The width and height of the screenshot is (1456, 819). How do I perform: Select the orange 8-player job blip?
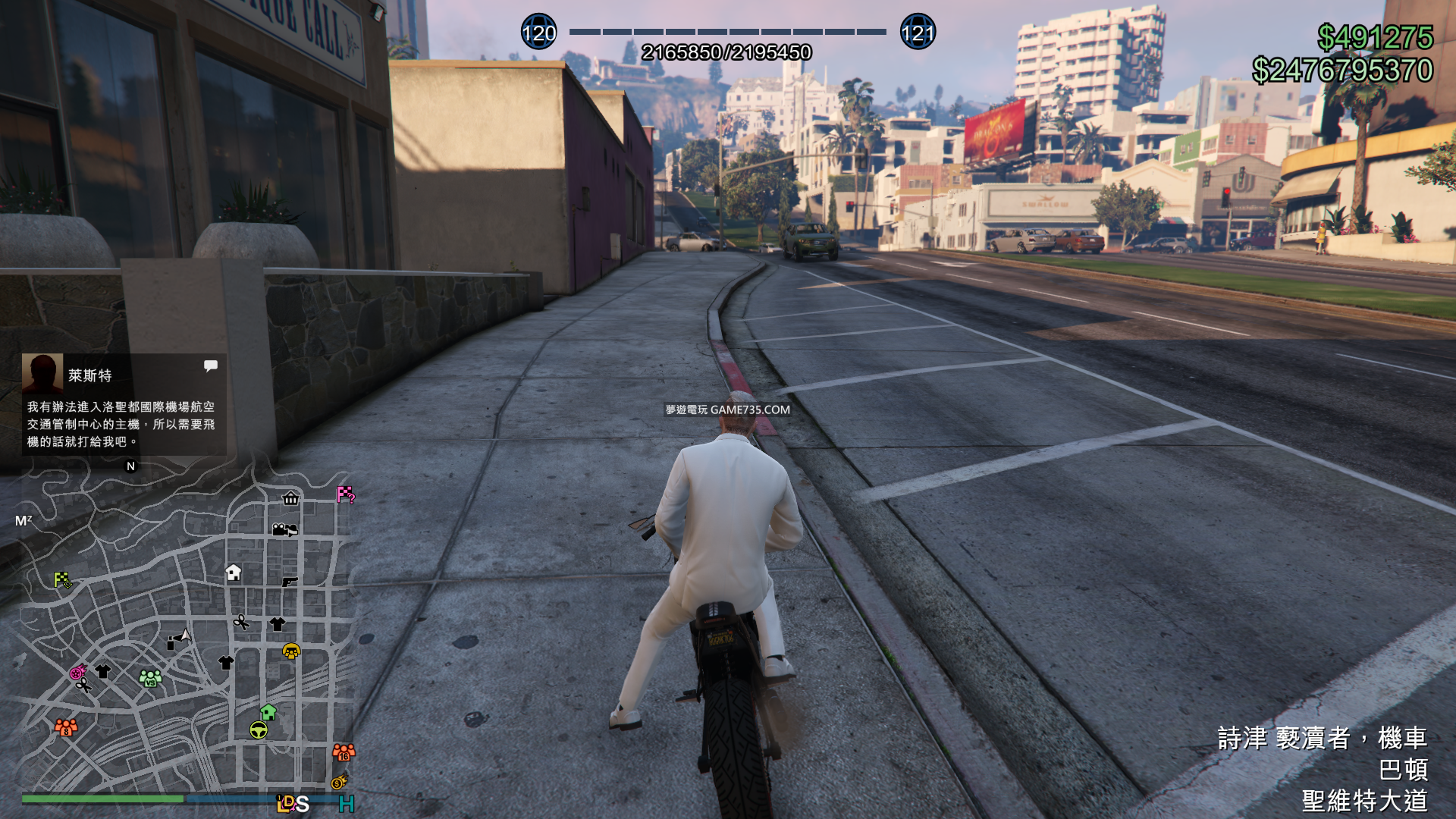[x=66, y=727]
